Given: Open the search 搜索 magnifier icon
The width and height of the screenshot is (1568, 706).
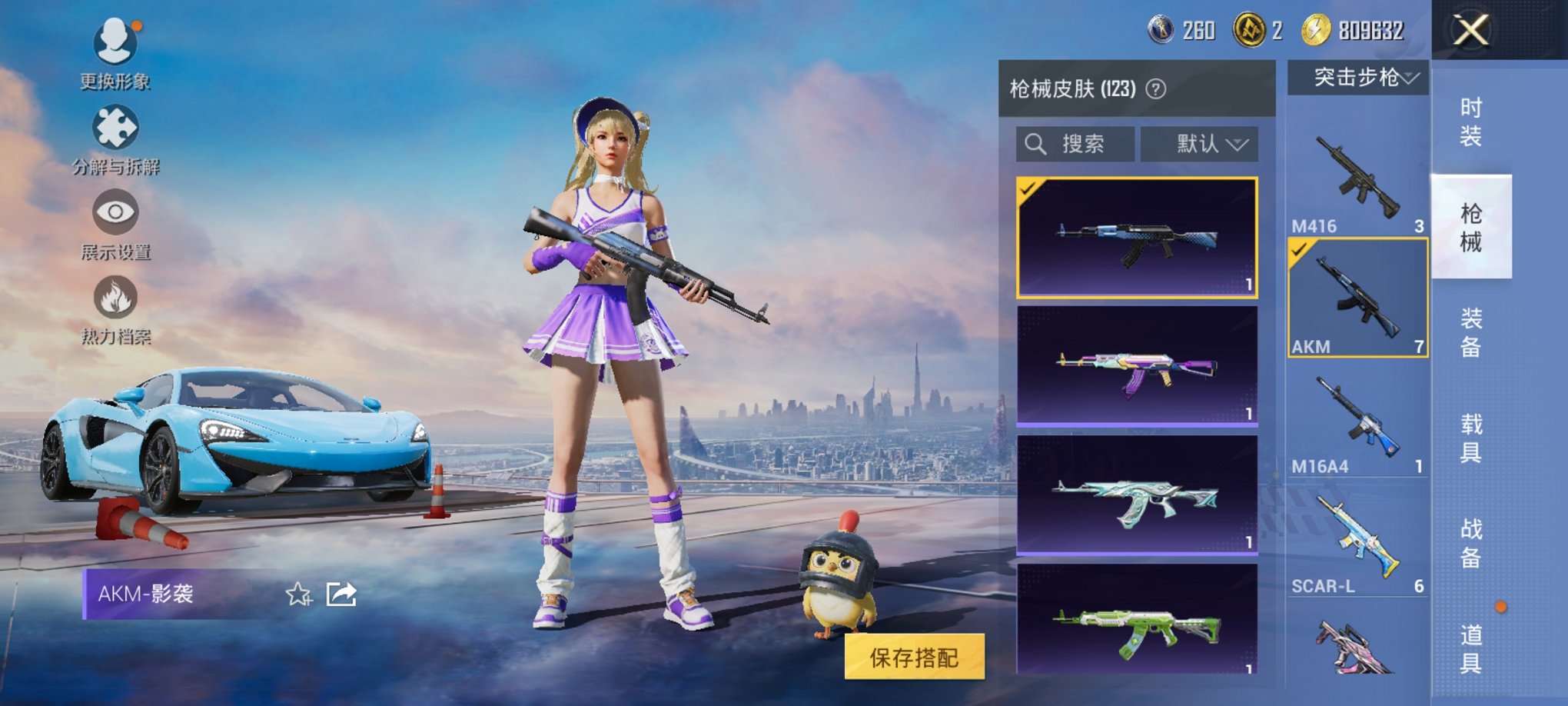Looking at the screenshot, I should [1036, 145].
